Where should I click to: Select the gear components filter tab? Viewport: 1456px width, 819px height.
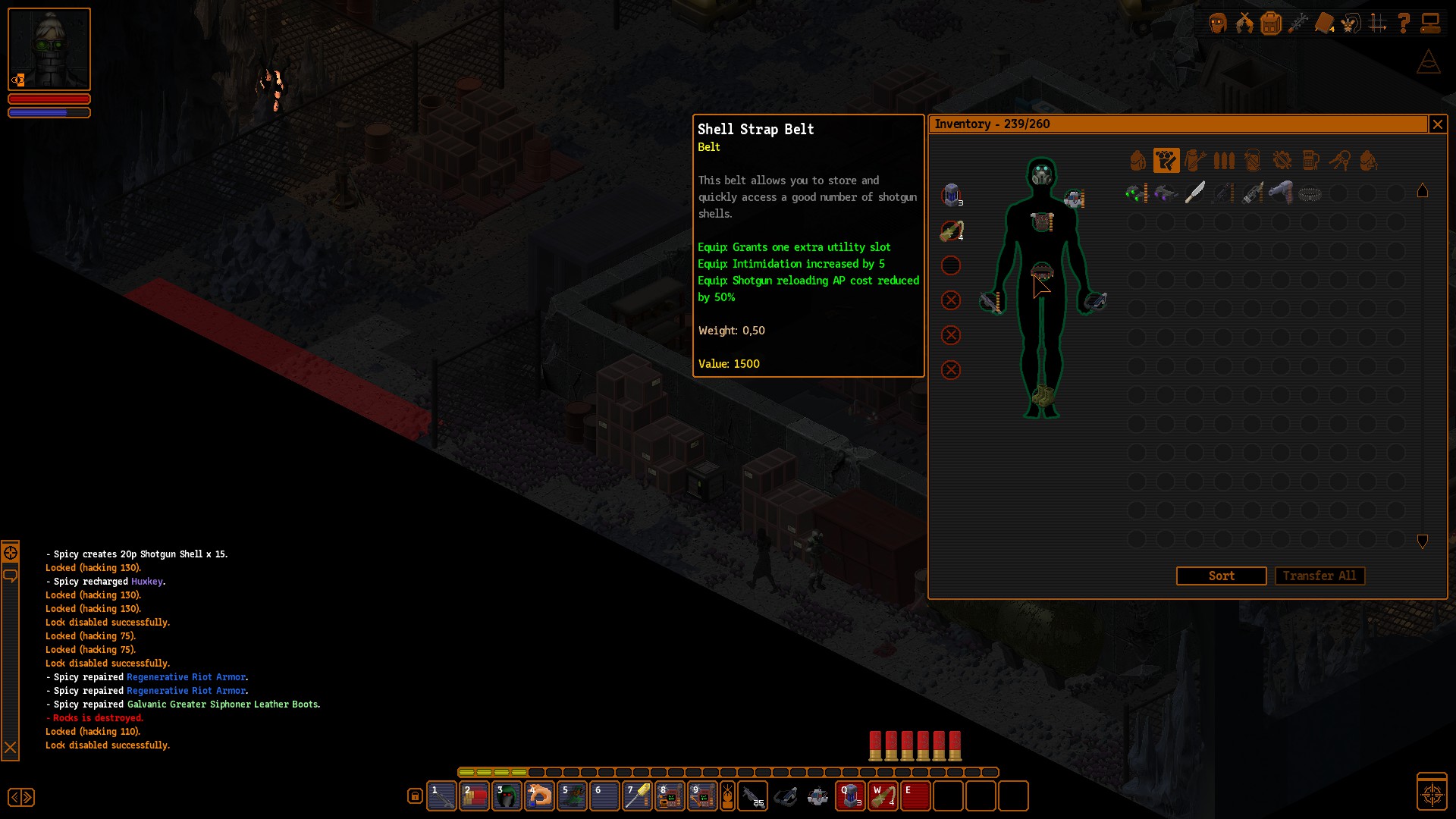(1282, 161)
